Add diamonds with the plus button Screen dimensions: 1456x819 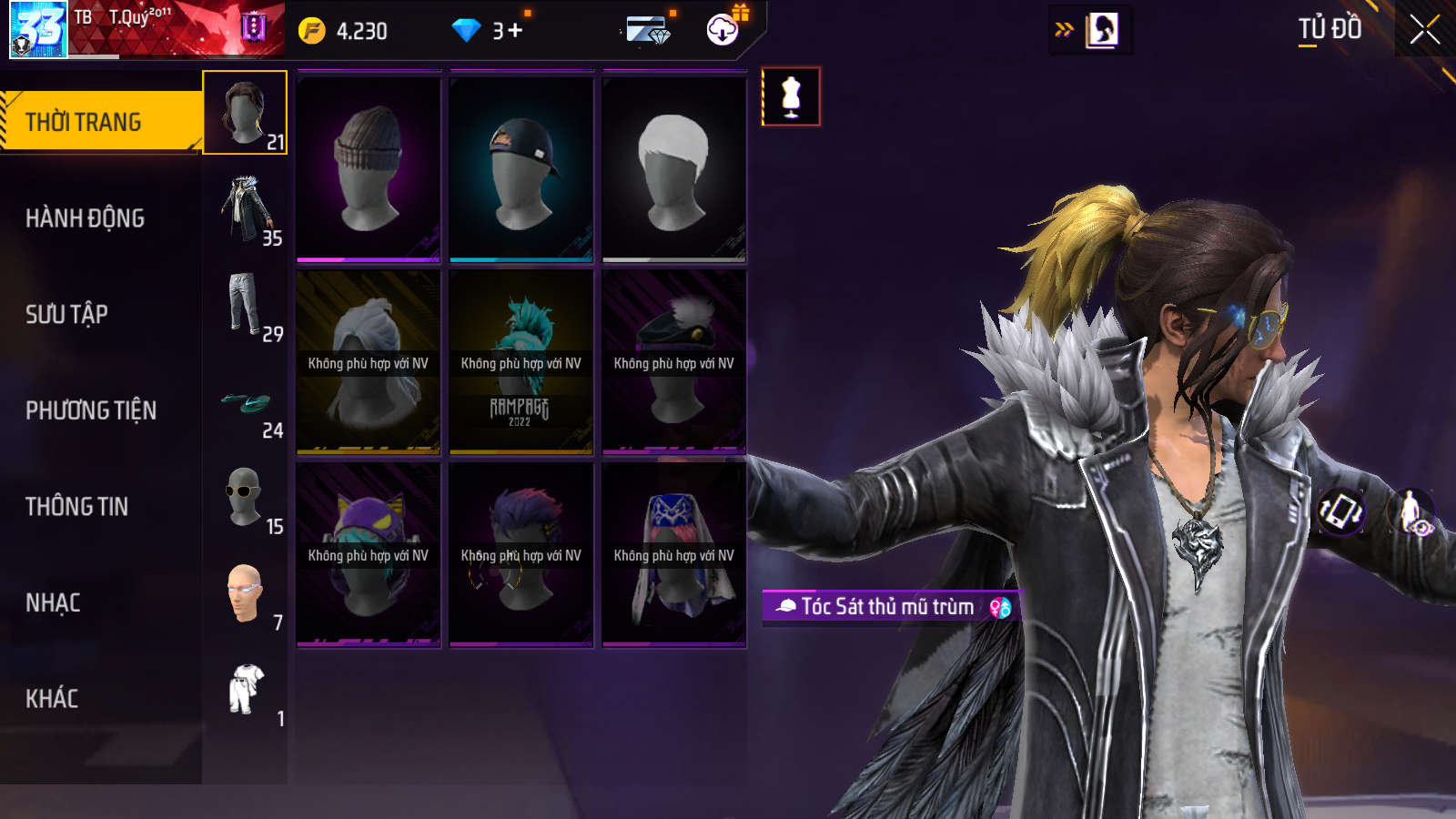point(515,31)
